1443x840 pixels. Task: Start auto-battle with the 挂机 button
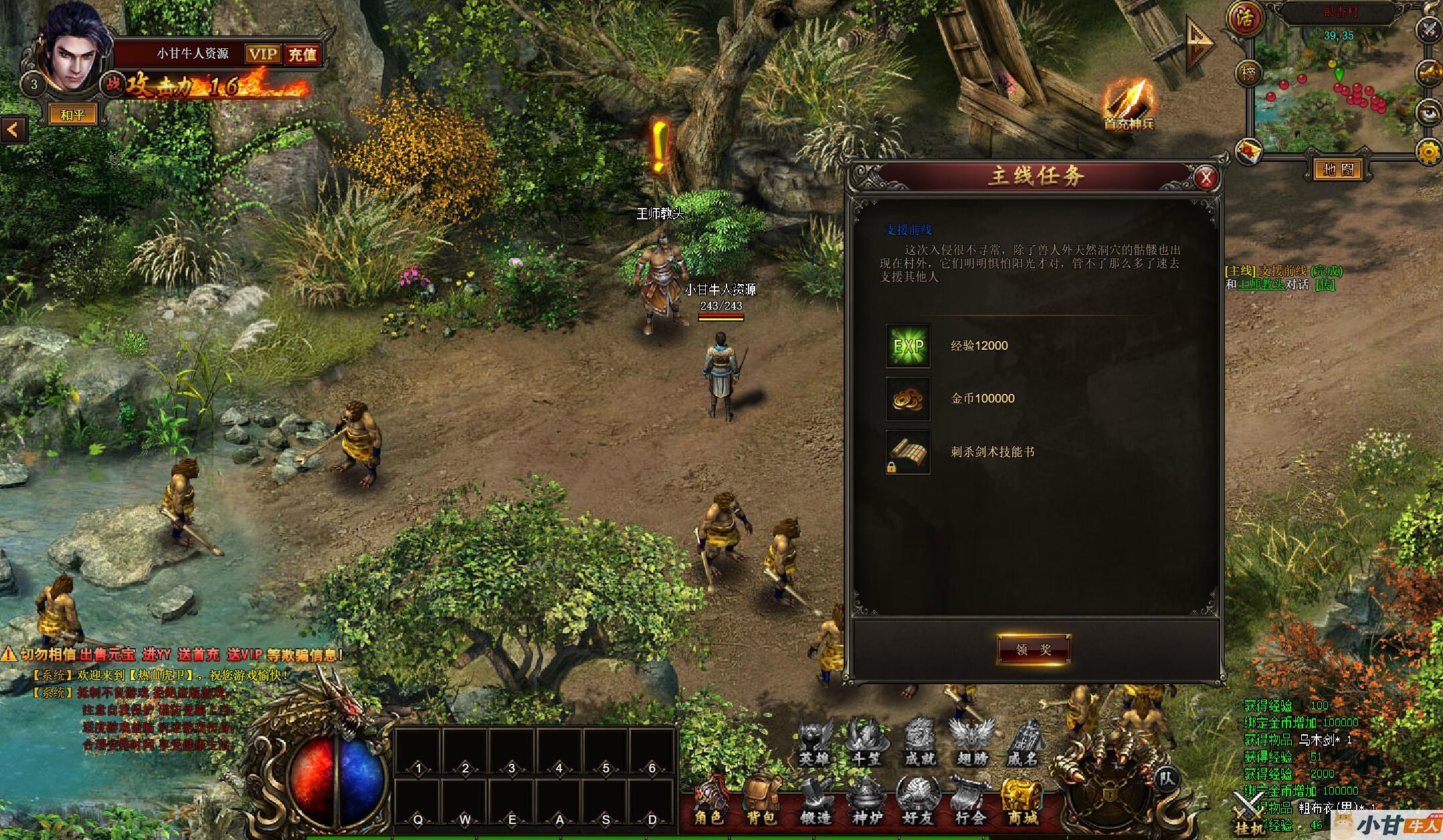[x=1248, y=813]
